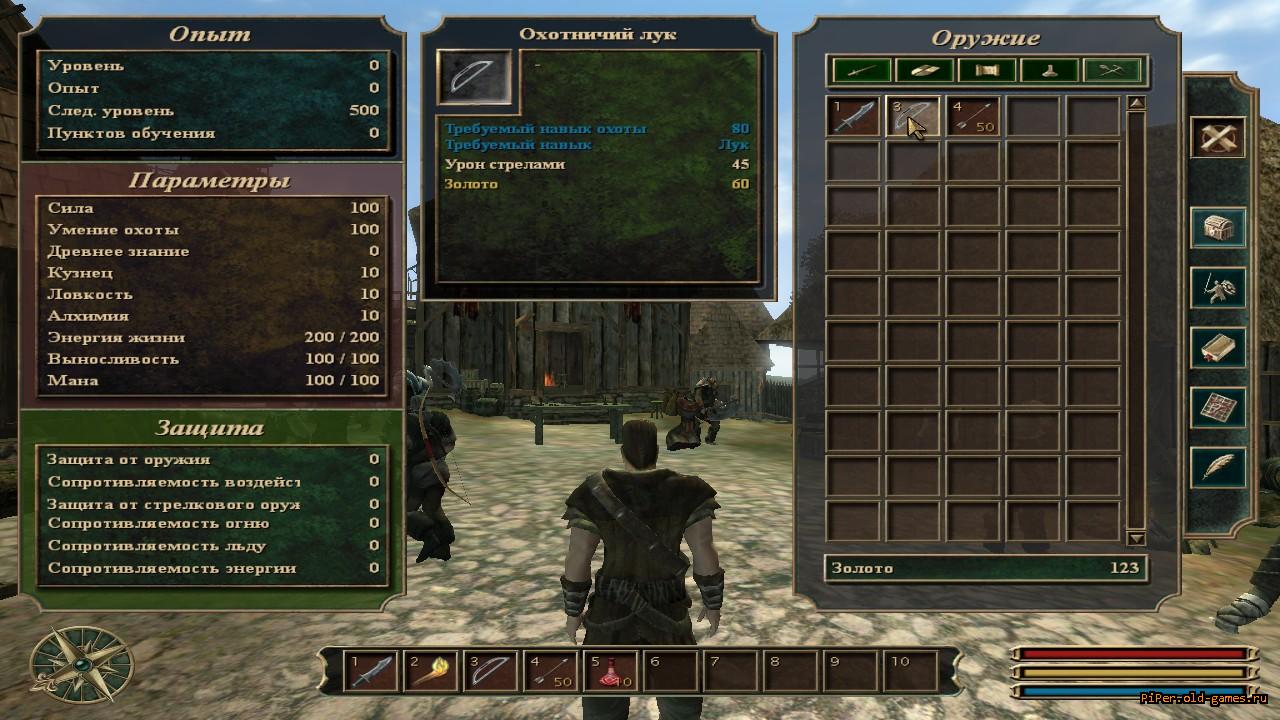Select the sword weapons category filter
Screen dimensions: 1280x720
coord(862,70)
